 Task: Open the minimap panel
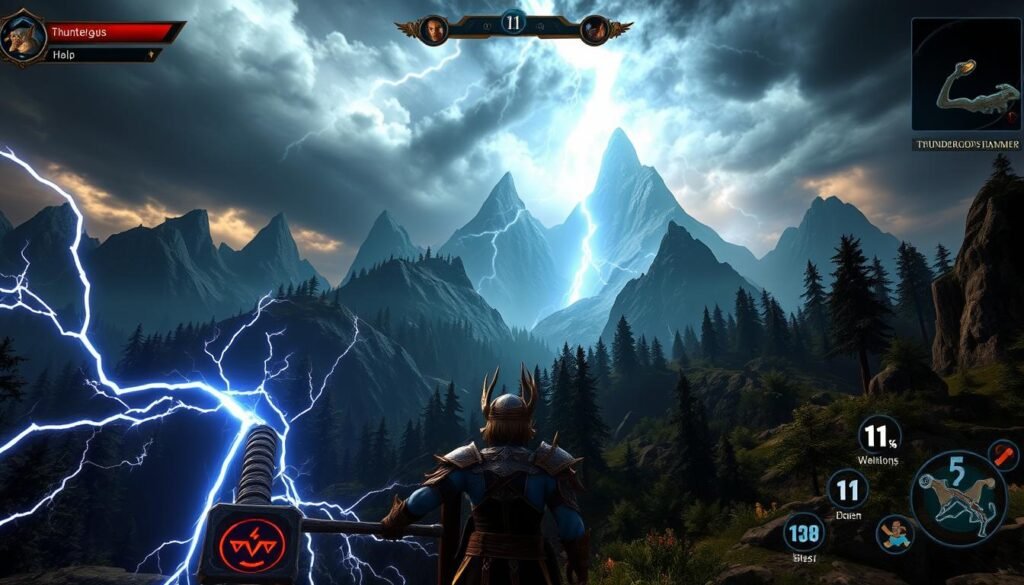(965, 75)
